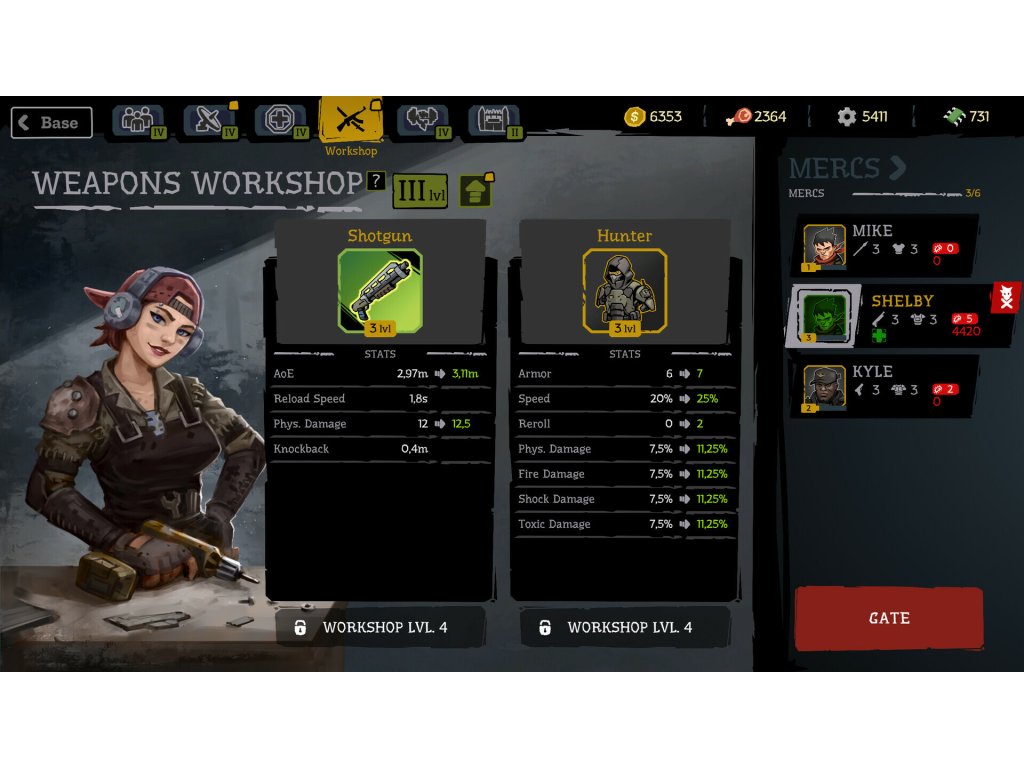The height and width of the screenshot is (768, 1024).
Task: Select the Workshop crossed-rifles tab
Action: click(x=350, y=121)
